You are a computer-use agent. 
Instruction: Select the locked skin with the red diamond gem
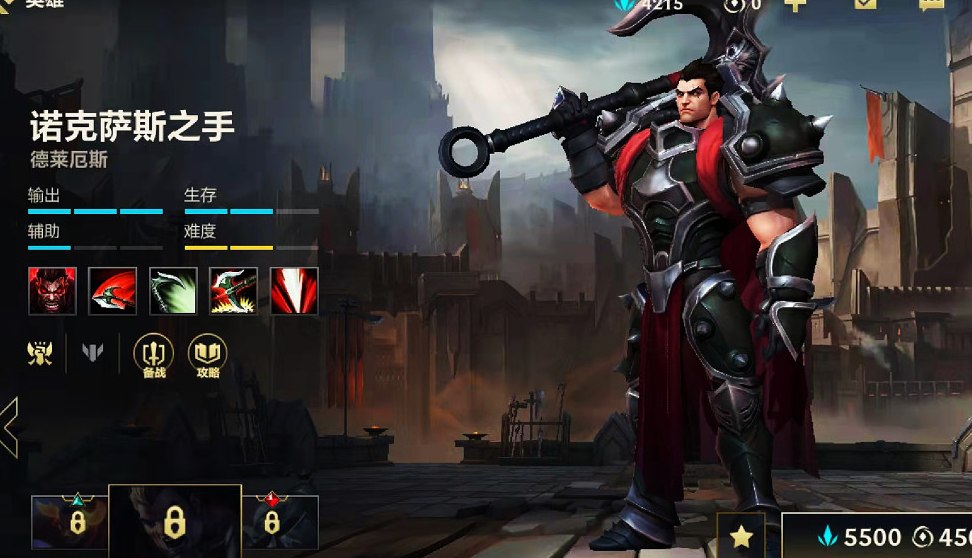(271, 522)
